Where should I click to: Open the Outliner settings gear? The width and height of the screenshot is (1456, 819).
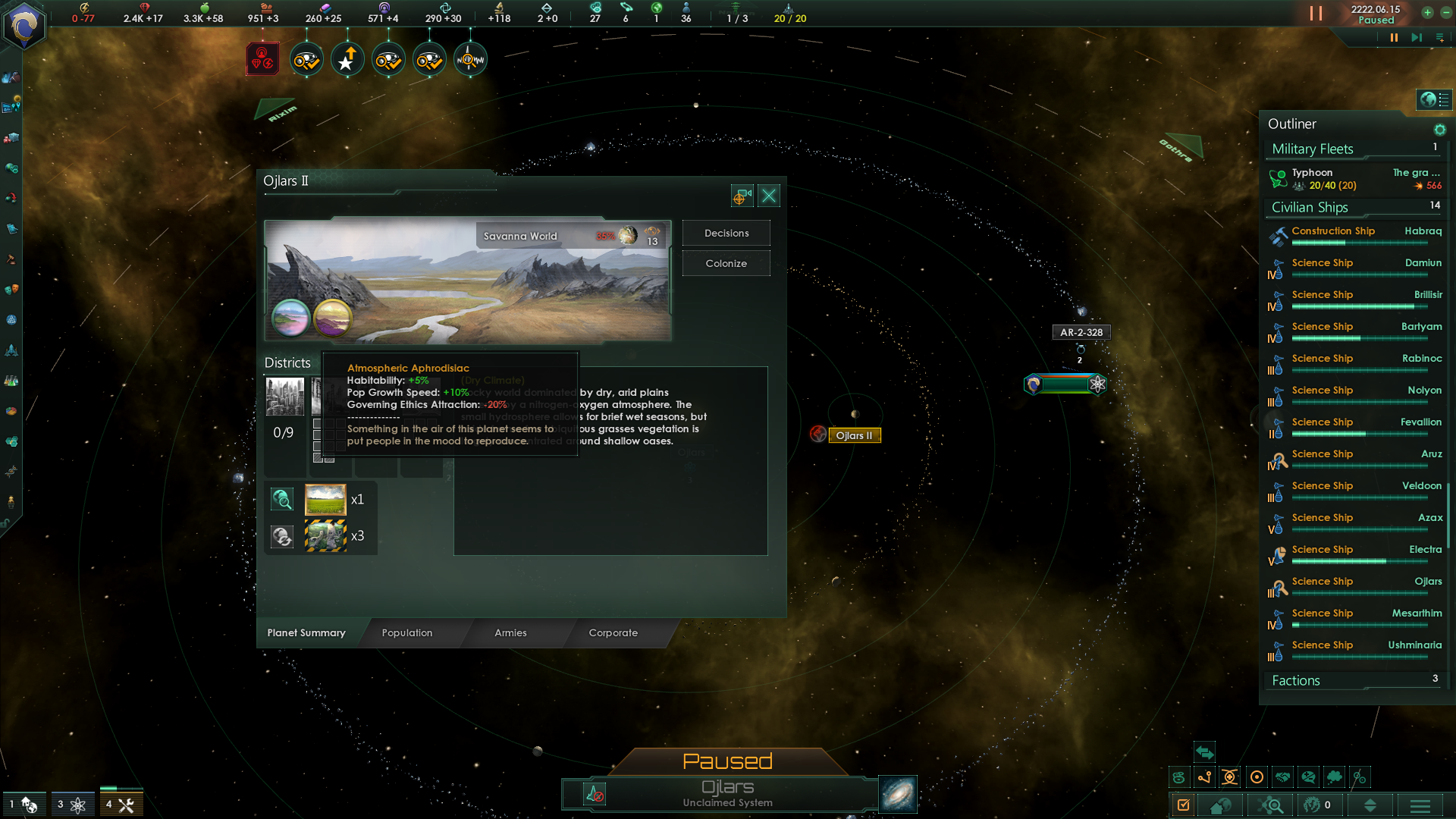(1439, 130)
